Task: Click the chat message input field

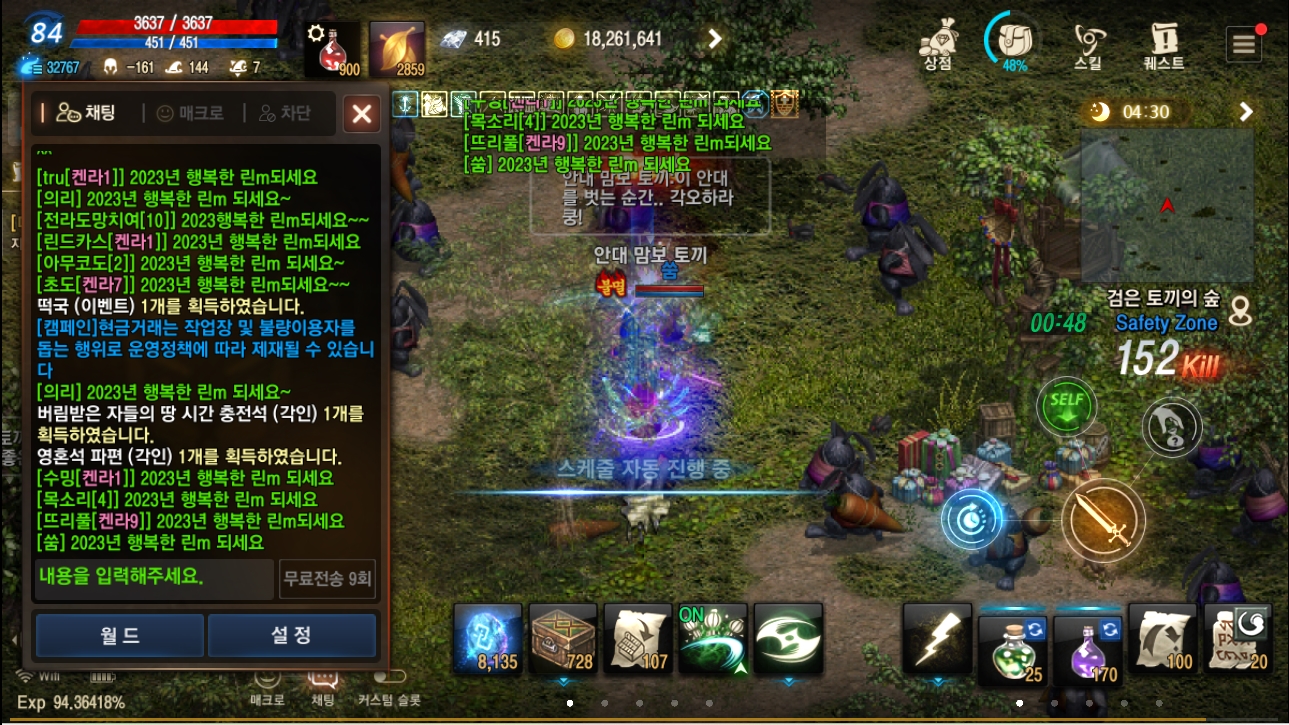Action: click(x=153, y=578)
